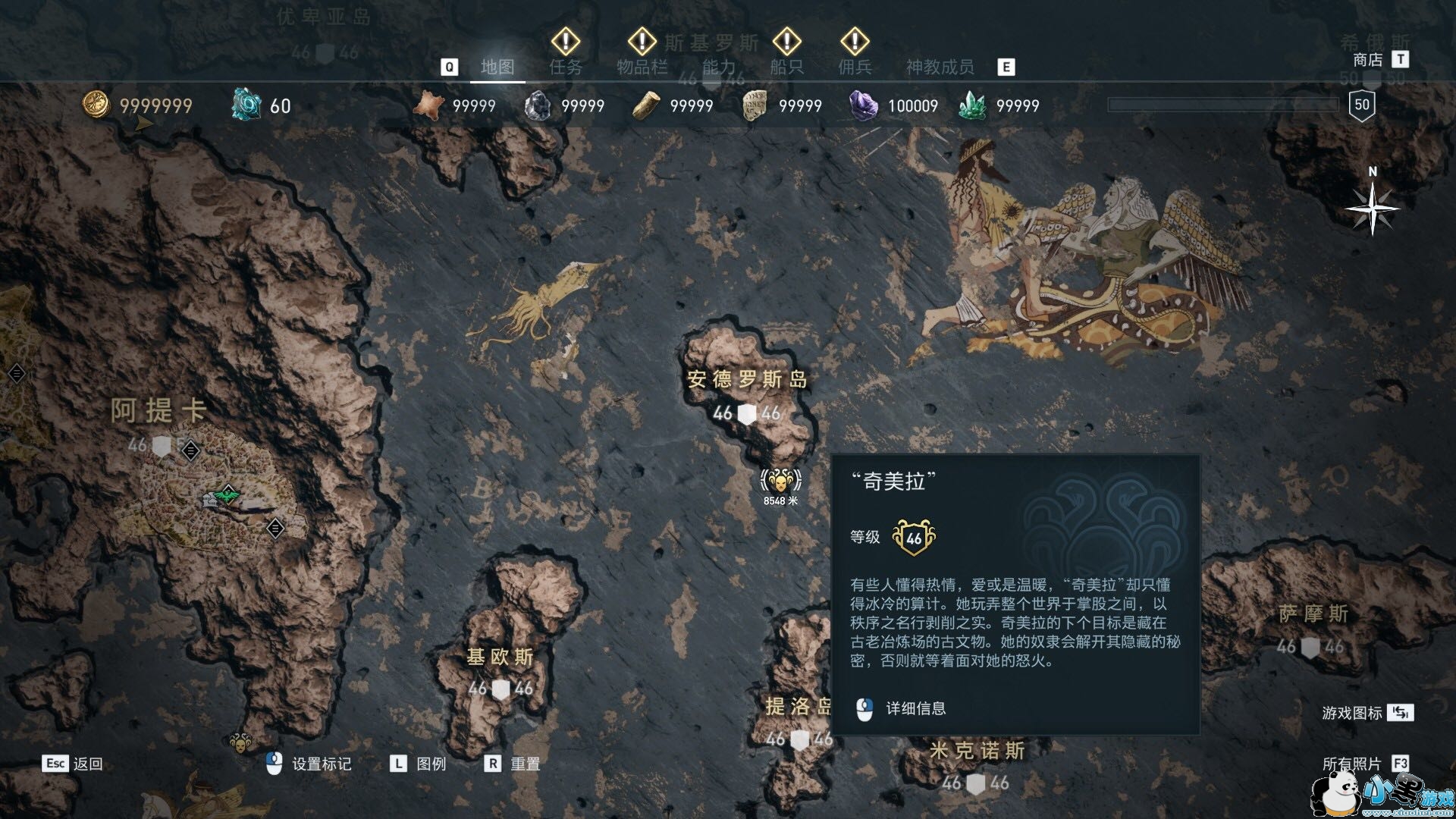Click 详细信息 for the 奇美拉 cultist
1456x819 pixels.
[915, 709]
